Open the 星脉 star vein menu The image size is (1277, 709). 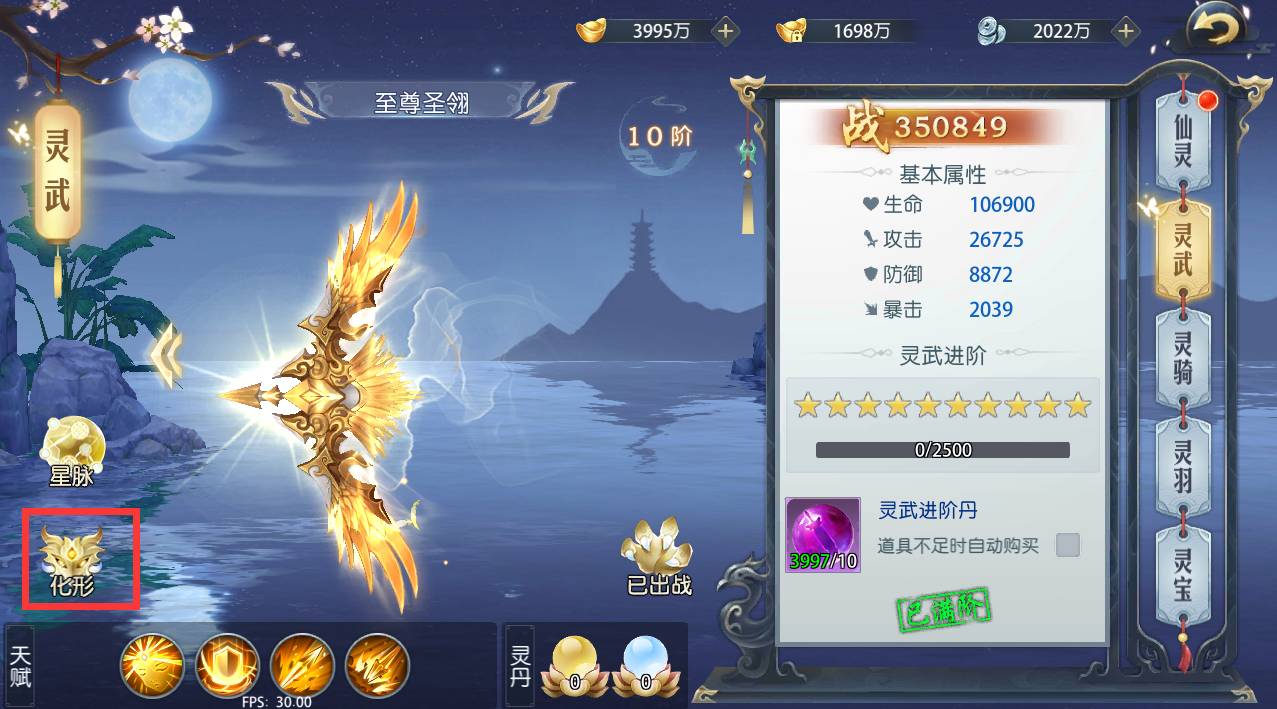pos(74,450)
